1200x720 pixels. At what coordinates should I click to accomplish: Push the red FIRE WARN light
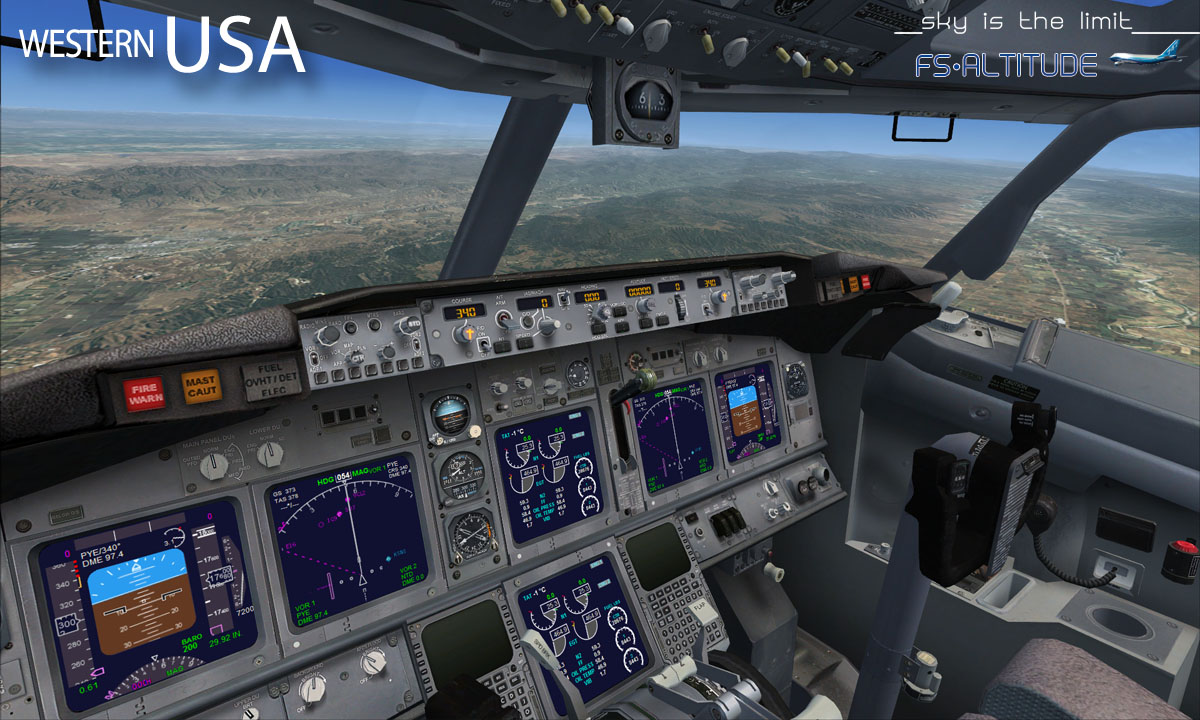pyautogui.click(x=145, y=393)
